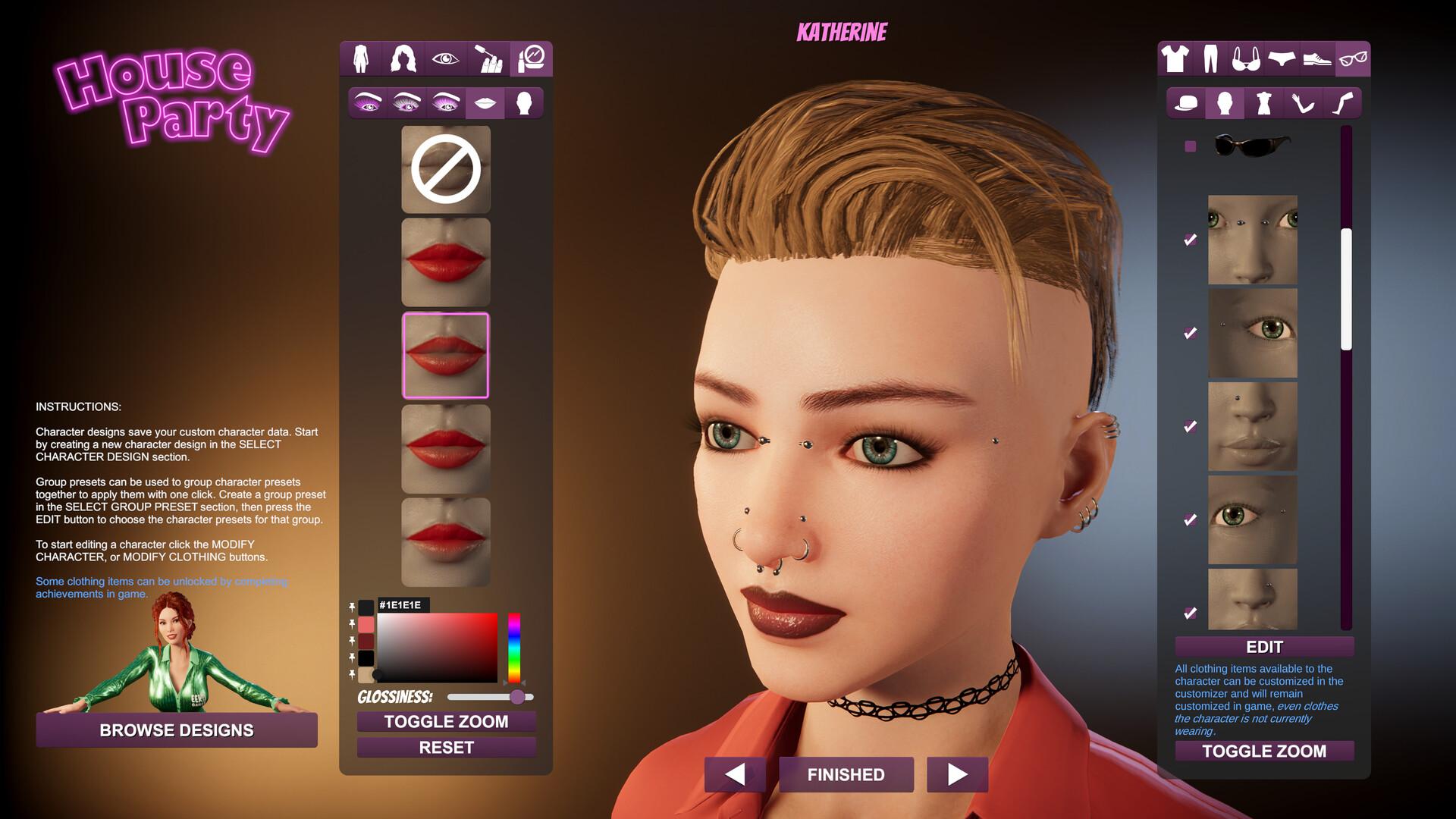
Task: Select the leg accessory subcategory
Action: click(x=1342, y=103)
